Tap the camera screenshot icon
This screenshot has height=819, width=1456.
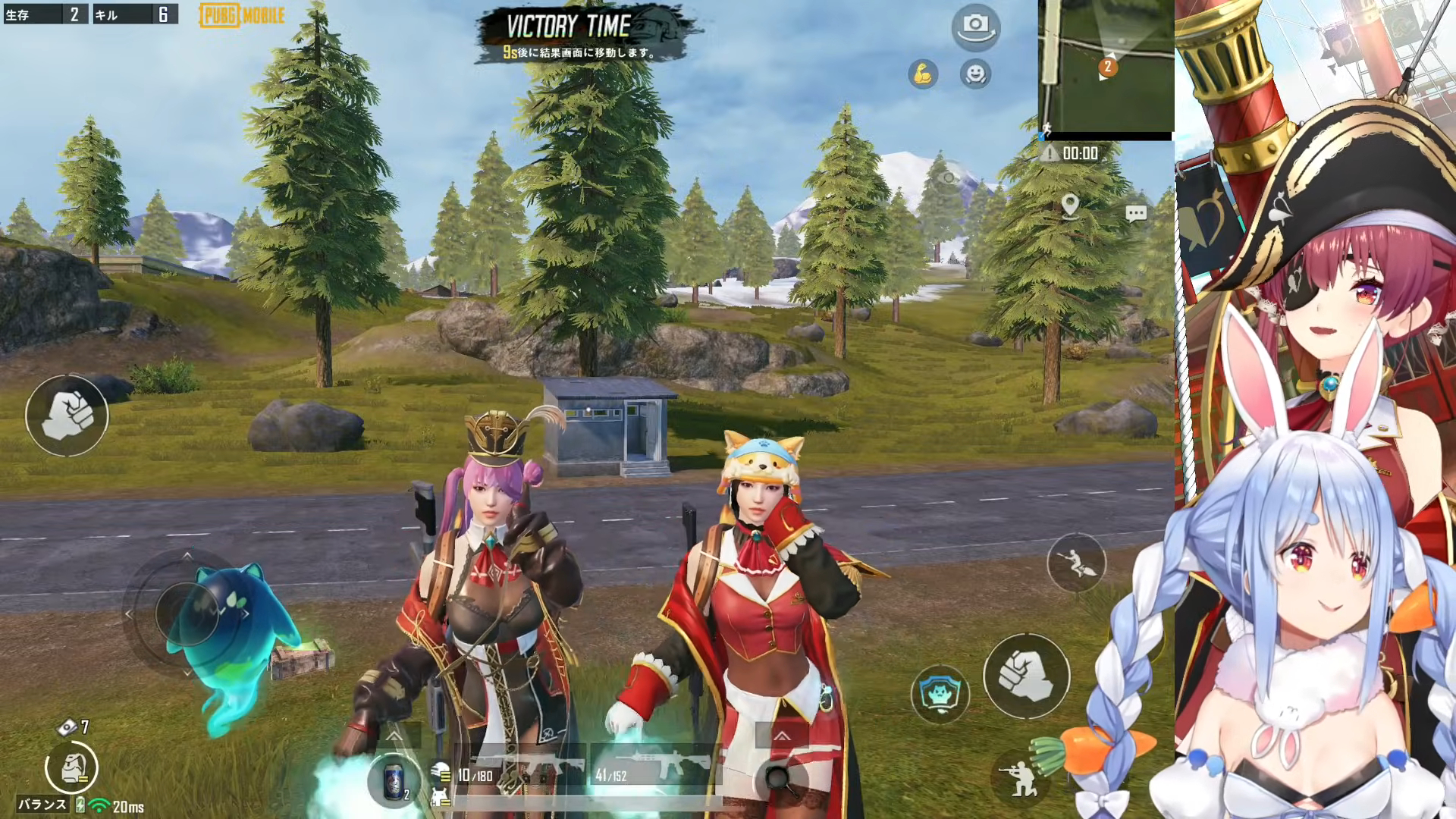pyautogui.click(x=975, y=27)
